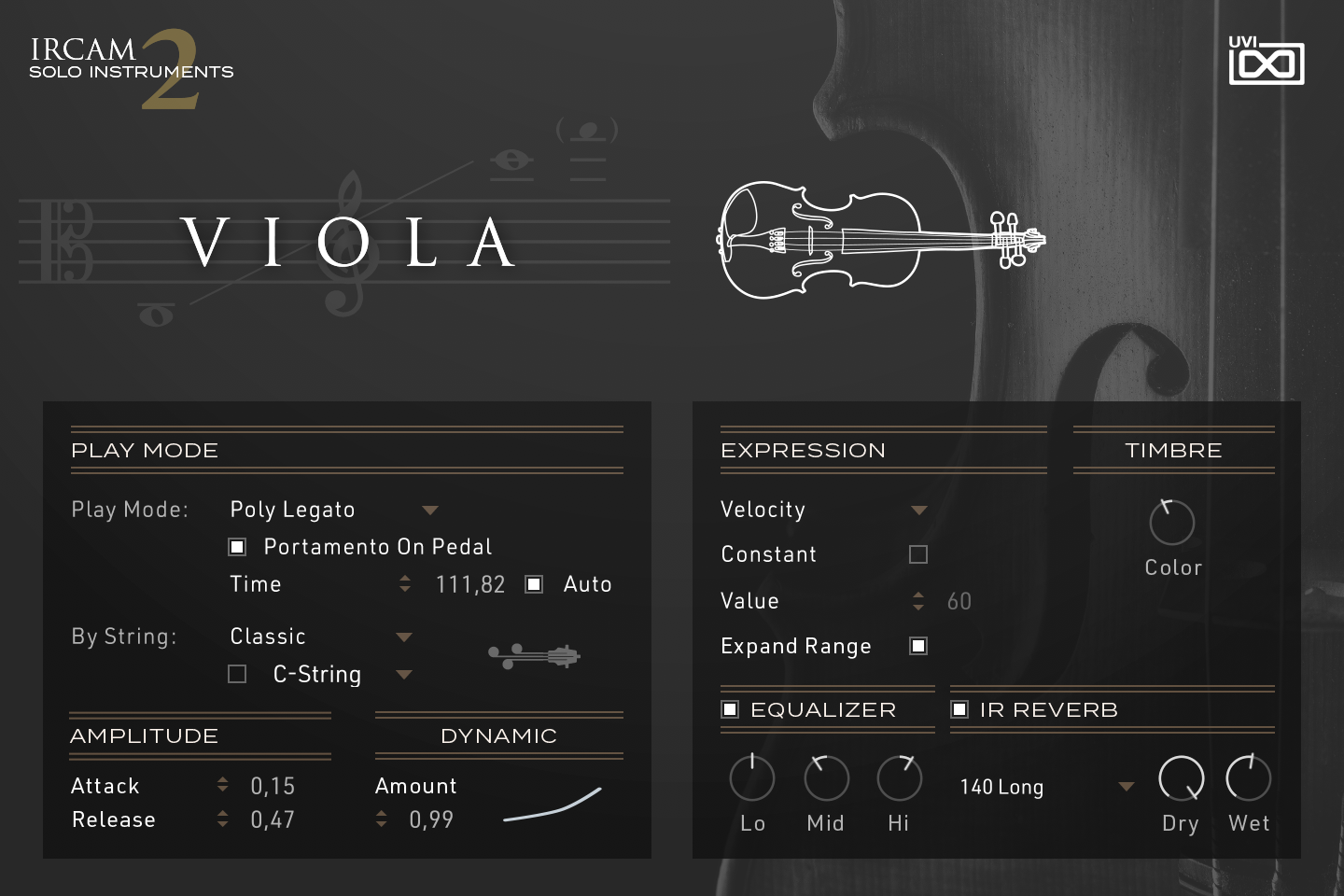Disable the Expand Range checkbox
This screenshot has width=1344, height=896.
click(x=917, y=645)
